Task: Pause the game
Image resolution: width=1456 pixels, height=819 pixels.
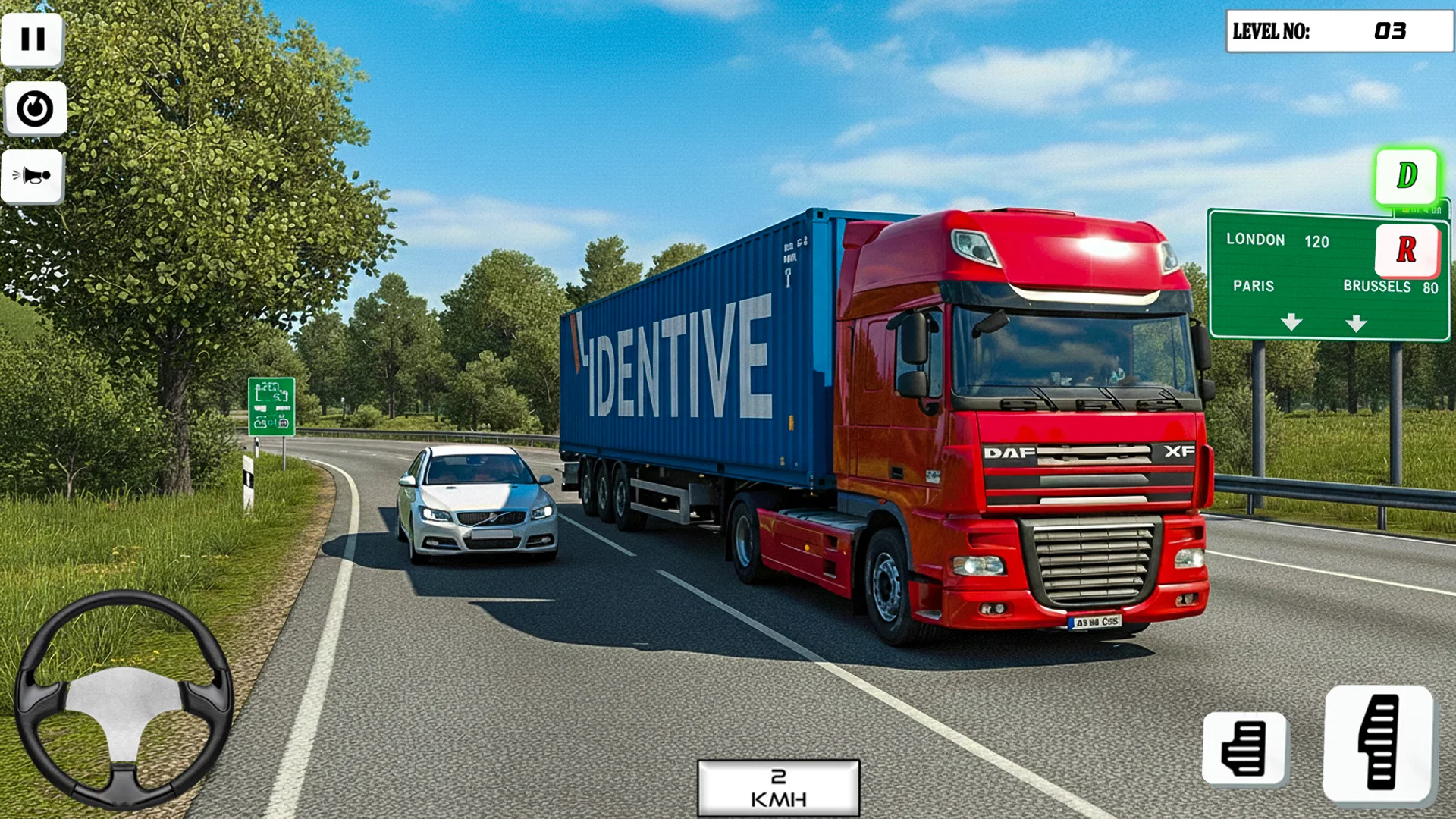Action: coord(33,39)
